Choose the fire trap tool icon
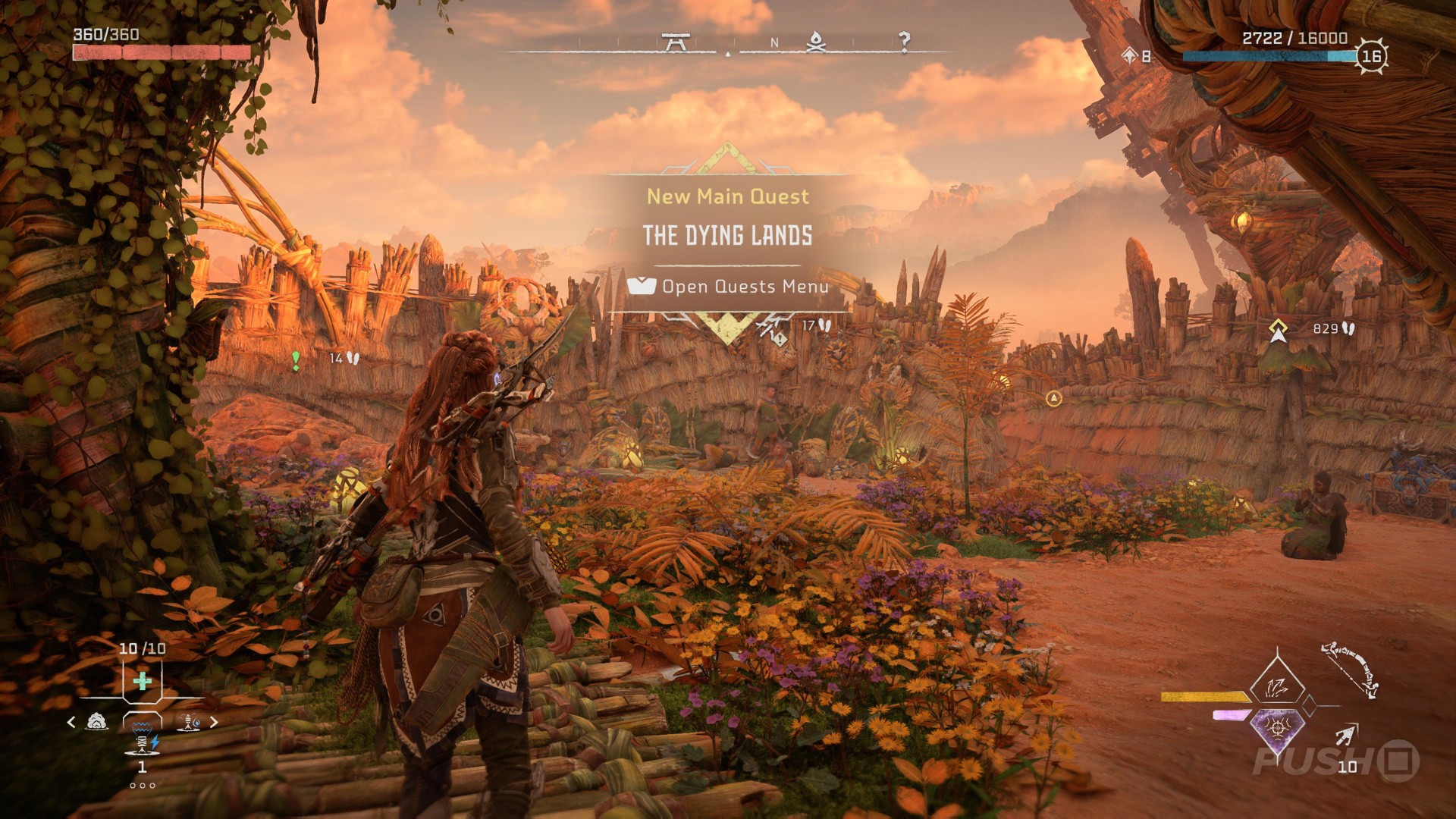Viewport: 1456px width, 819px height. [x=188, y=723]
